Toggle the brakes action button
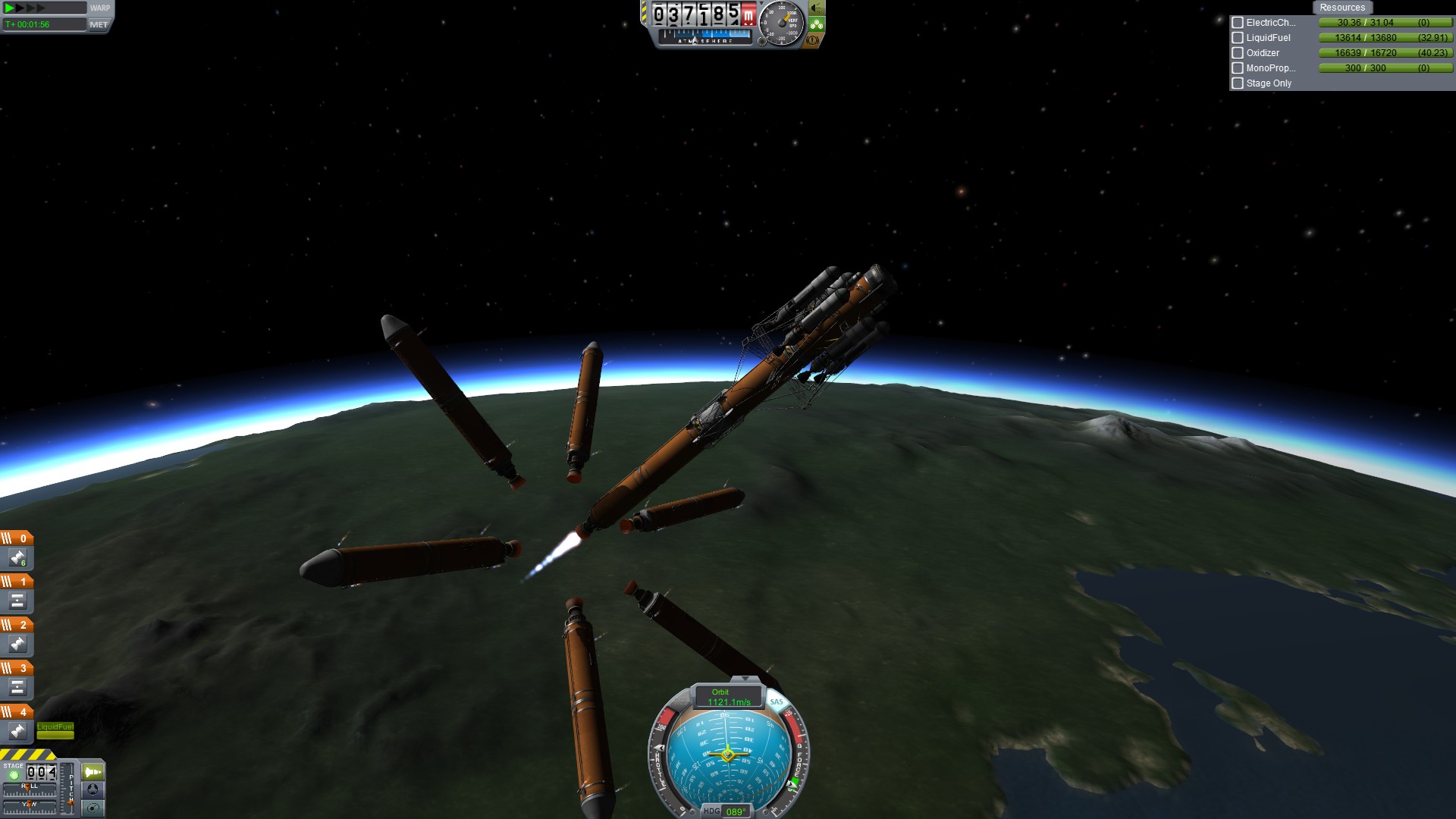 click(813, 40)
